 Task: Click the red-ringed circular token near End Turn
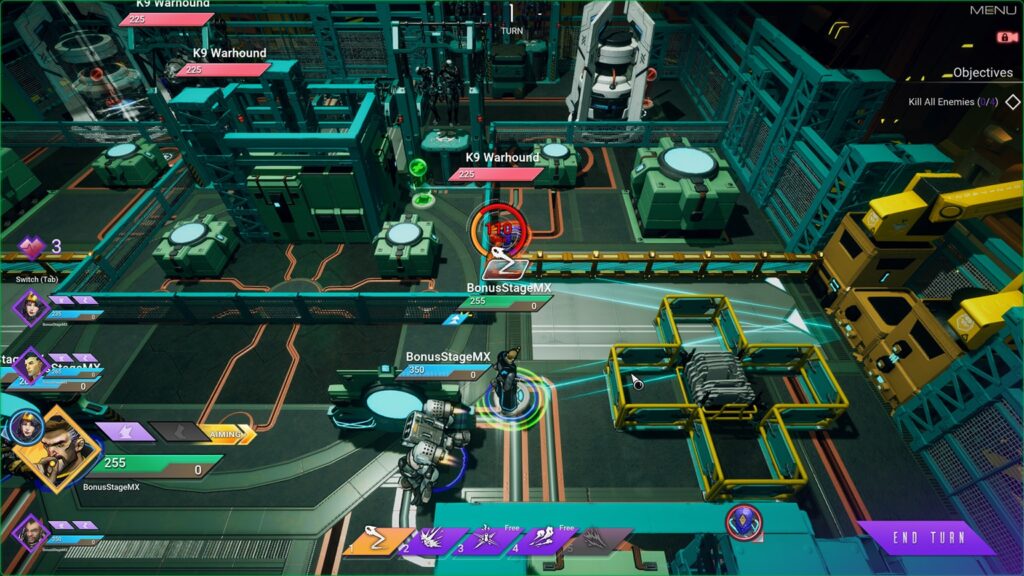pyautogui.click(x=743, y=521)
